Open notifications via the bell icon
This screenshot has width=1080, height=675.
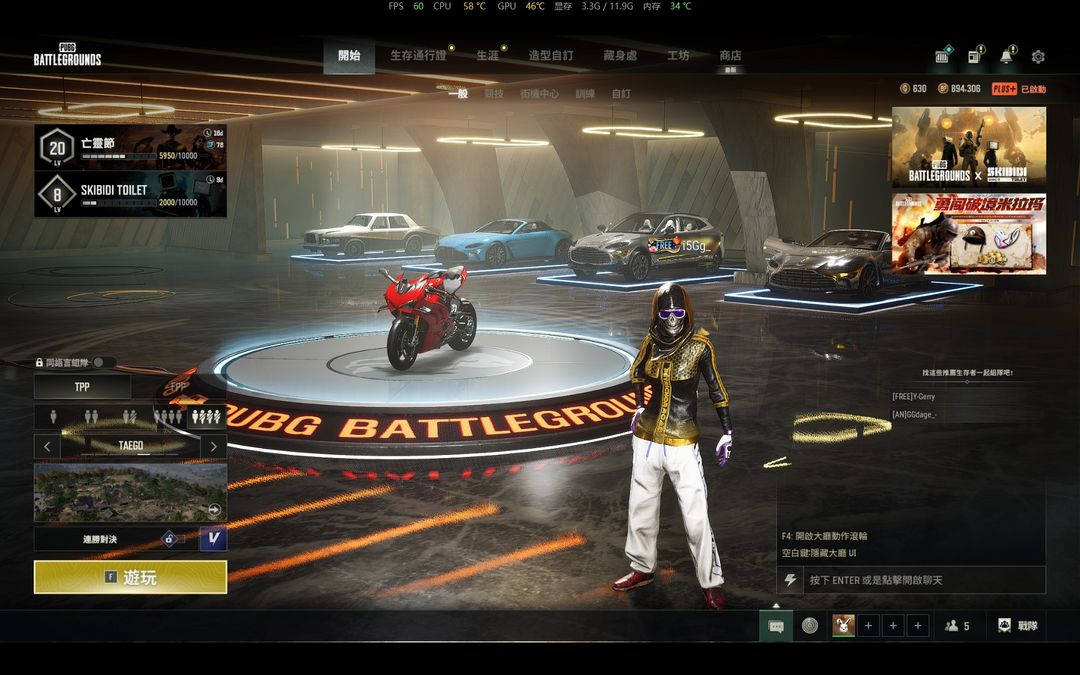coord(1006,57)
